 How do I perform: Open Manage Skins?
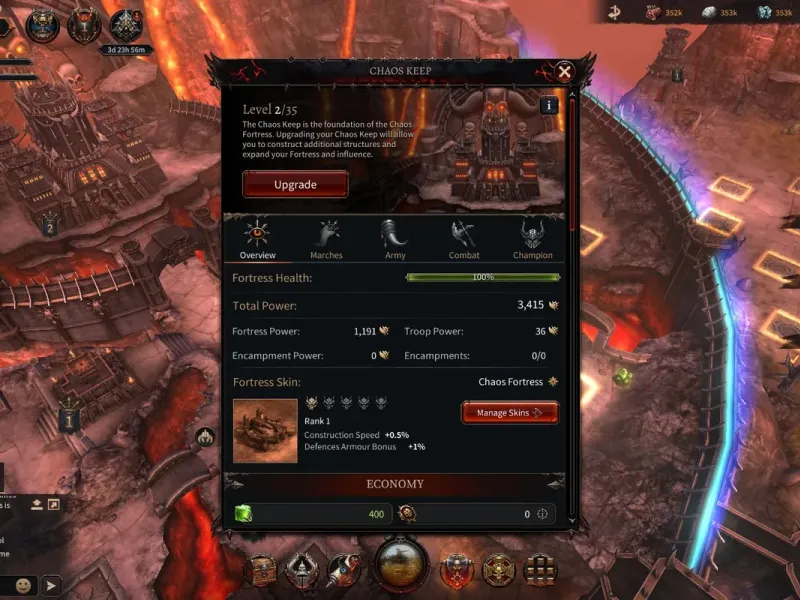[509, 412]
